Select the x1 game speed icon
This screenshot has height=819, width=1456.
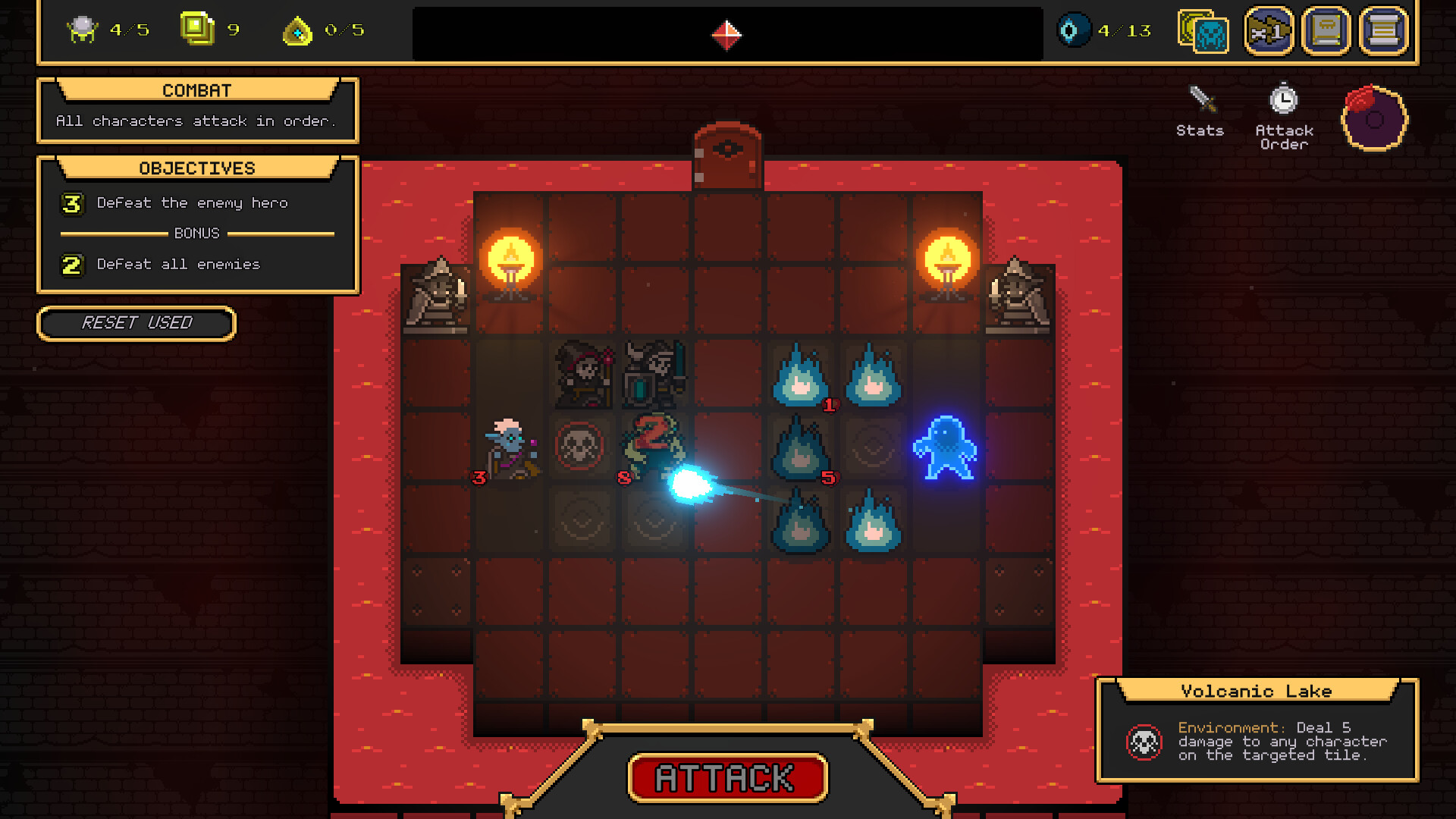click(1269, 32)
